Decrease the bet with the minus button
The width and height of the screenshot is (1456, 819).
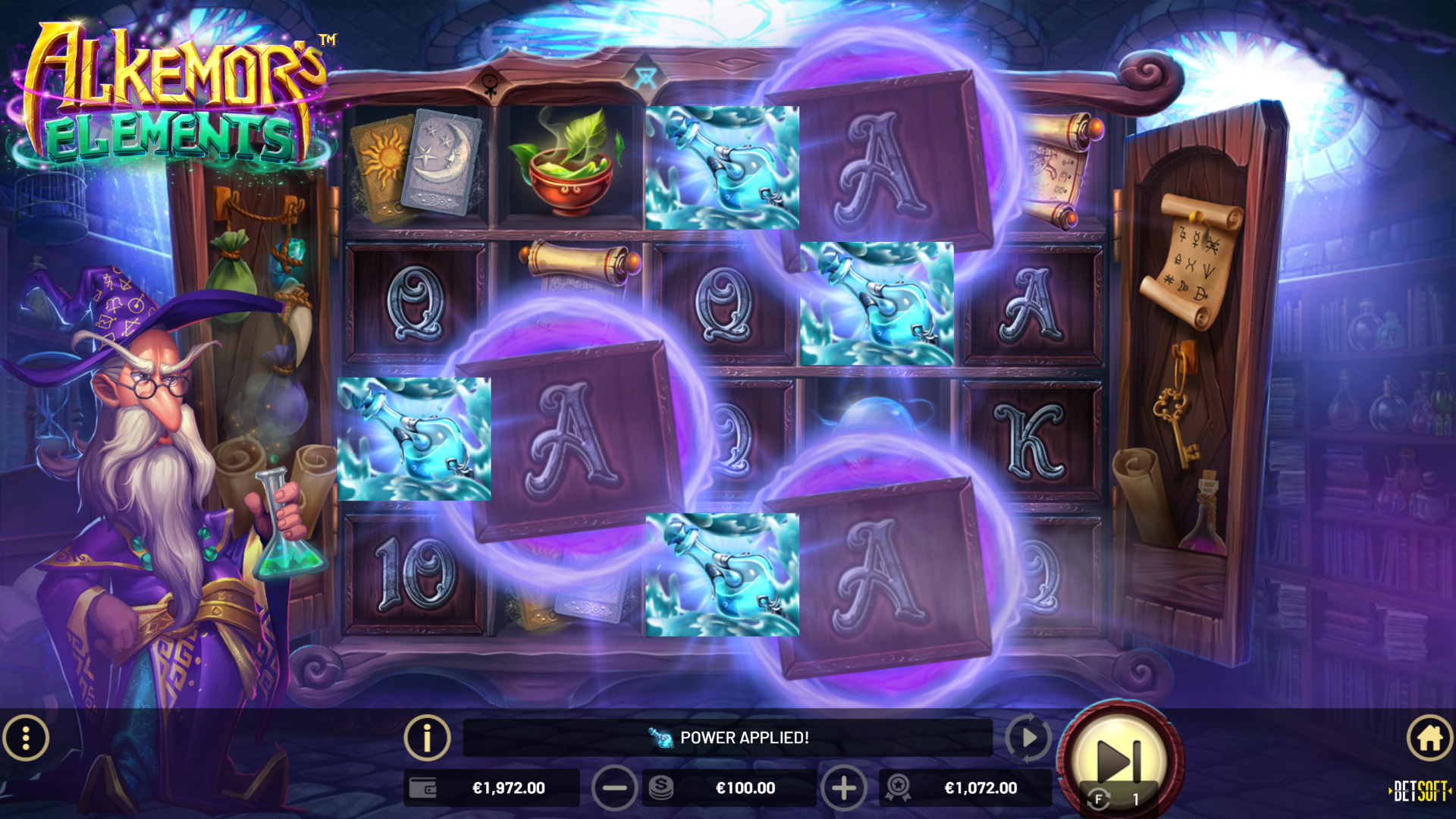[x=615, y=788]
